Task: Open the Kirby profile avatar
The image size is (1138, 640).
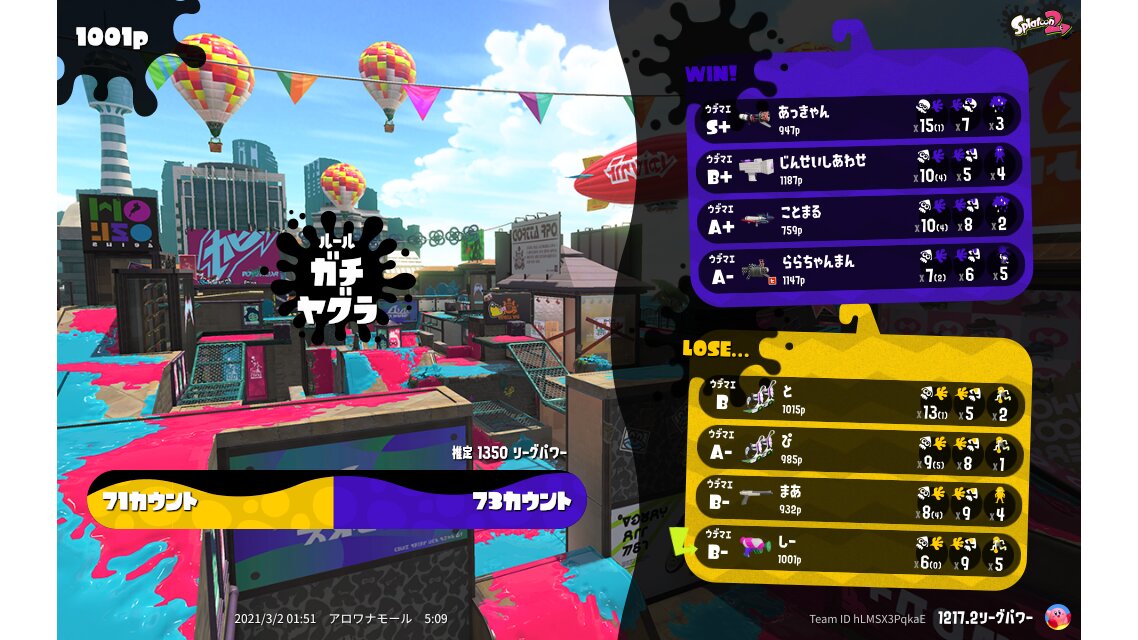Action: [x=1055, y=617]
